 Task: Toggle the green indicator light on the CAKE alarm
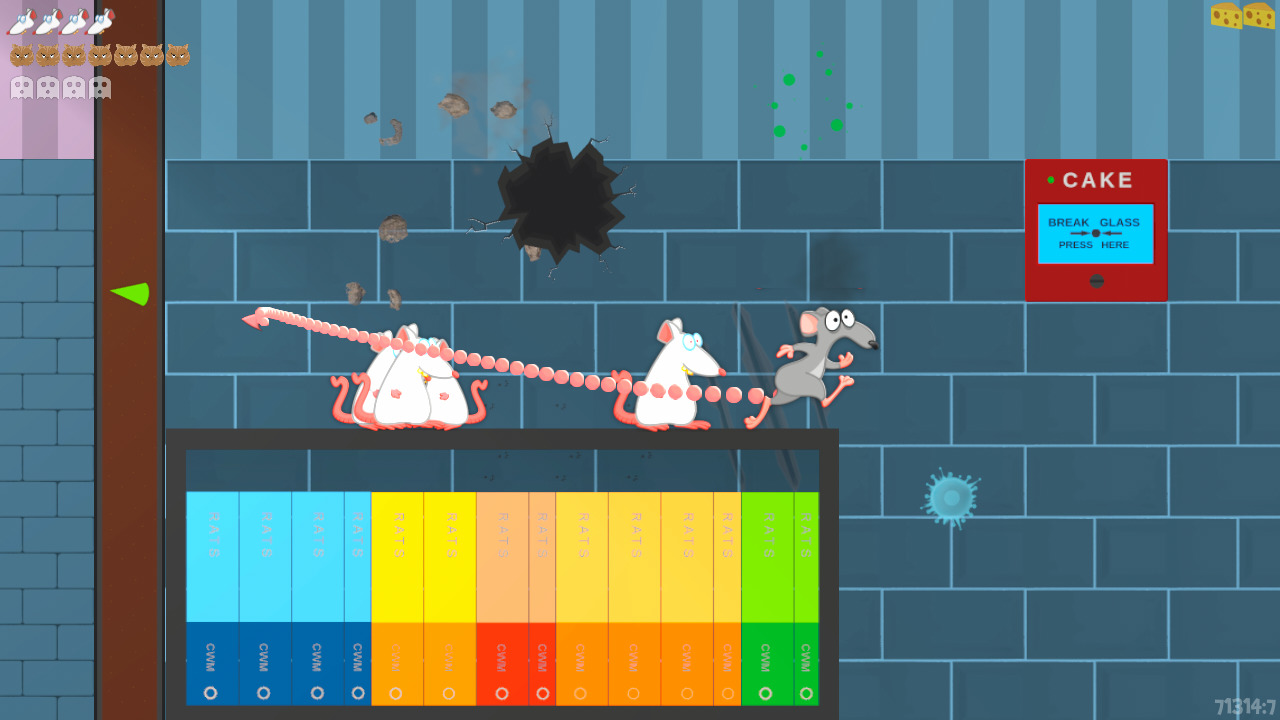click(1051, 180)
